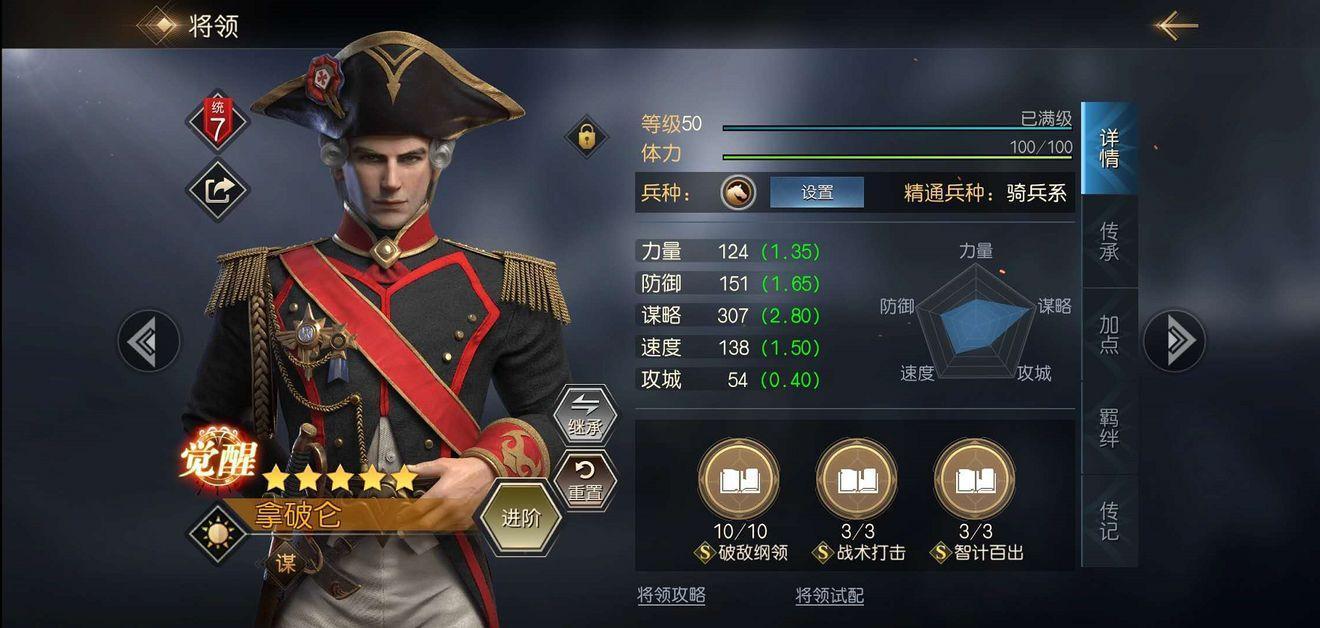Go back with the top-right arrow

point(1177,25)
